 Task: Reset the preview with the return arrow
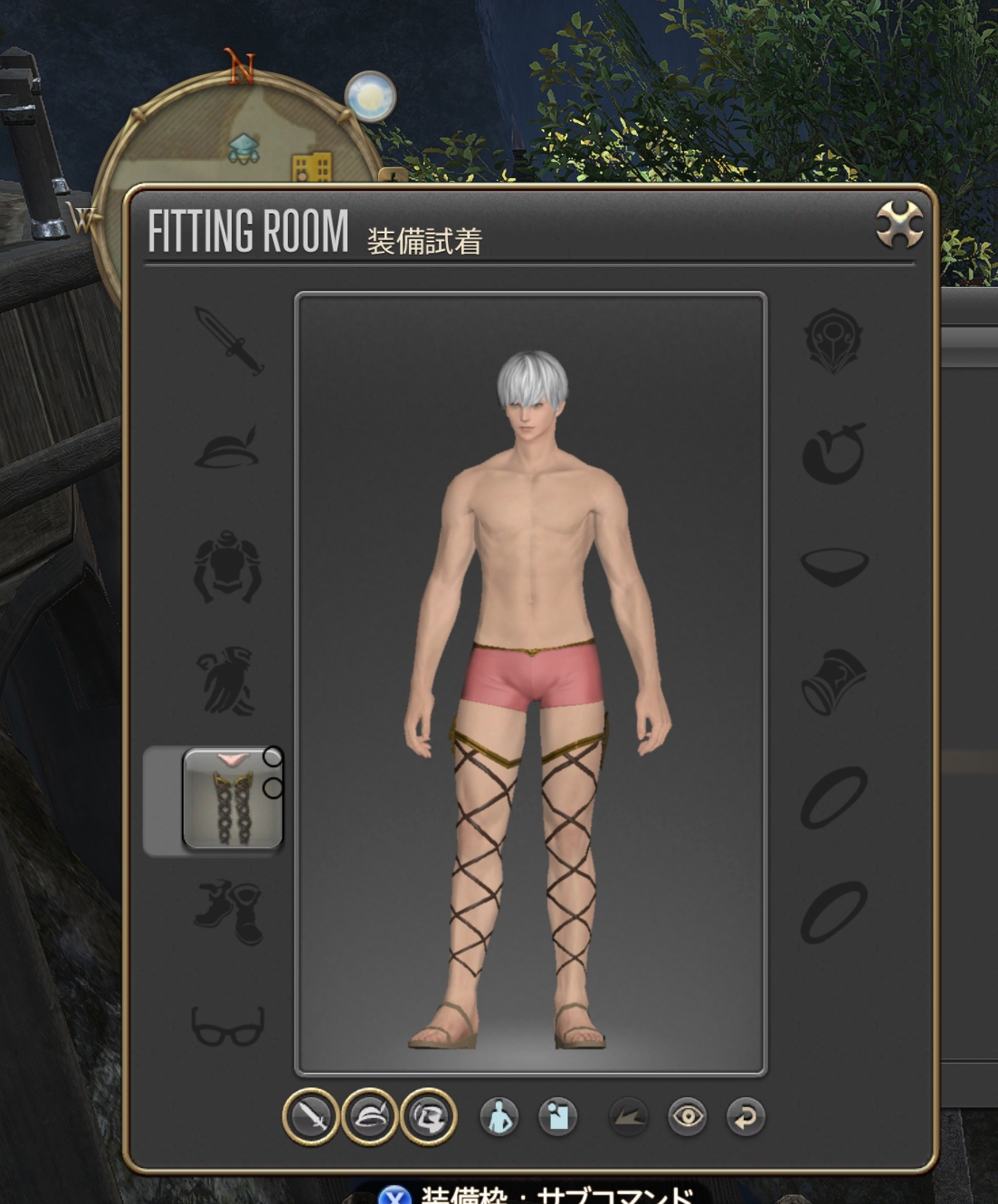(746, 1117)
